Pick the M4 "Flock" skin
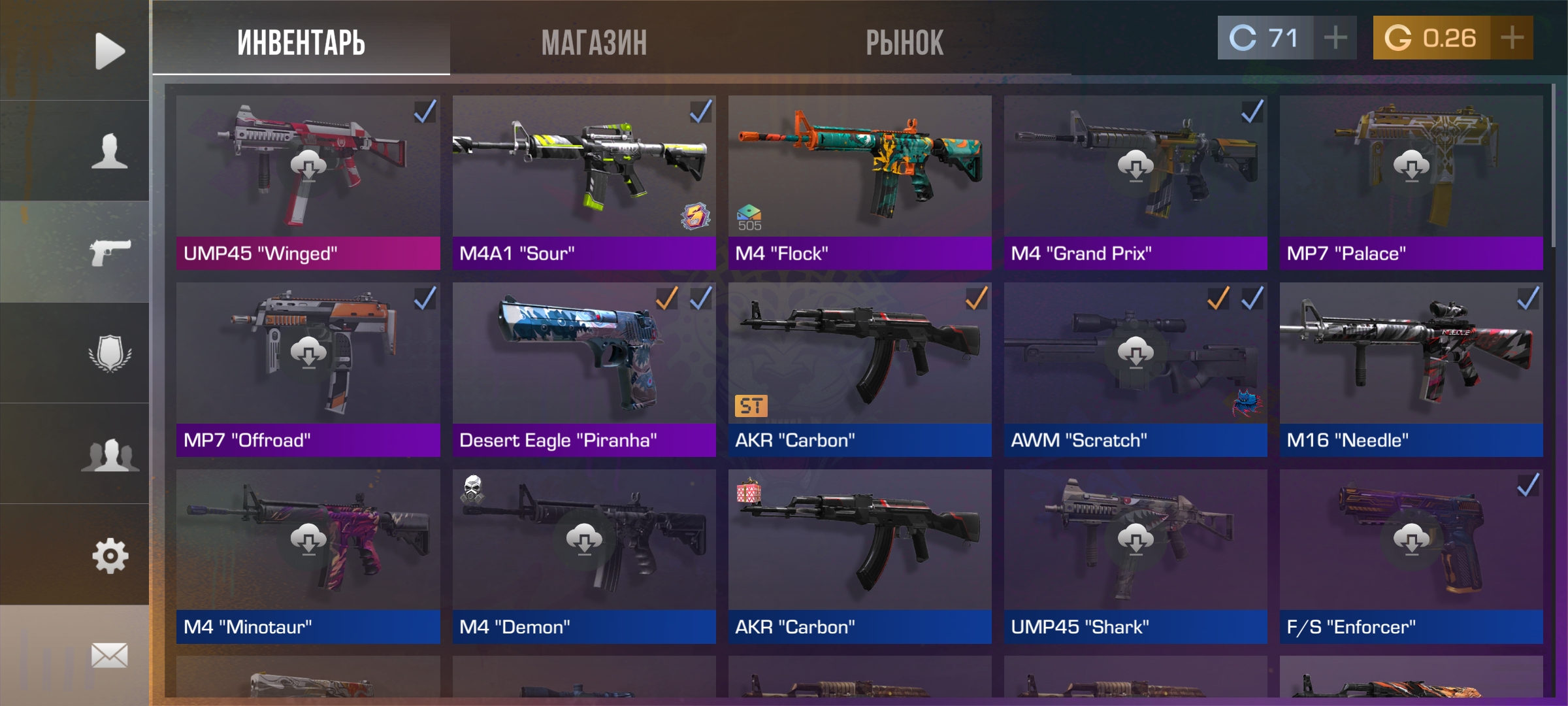 click(x=860, y=182)
